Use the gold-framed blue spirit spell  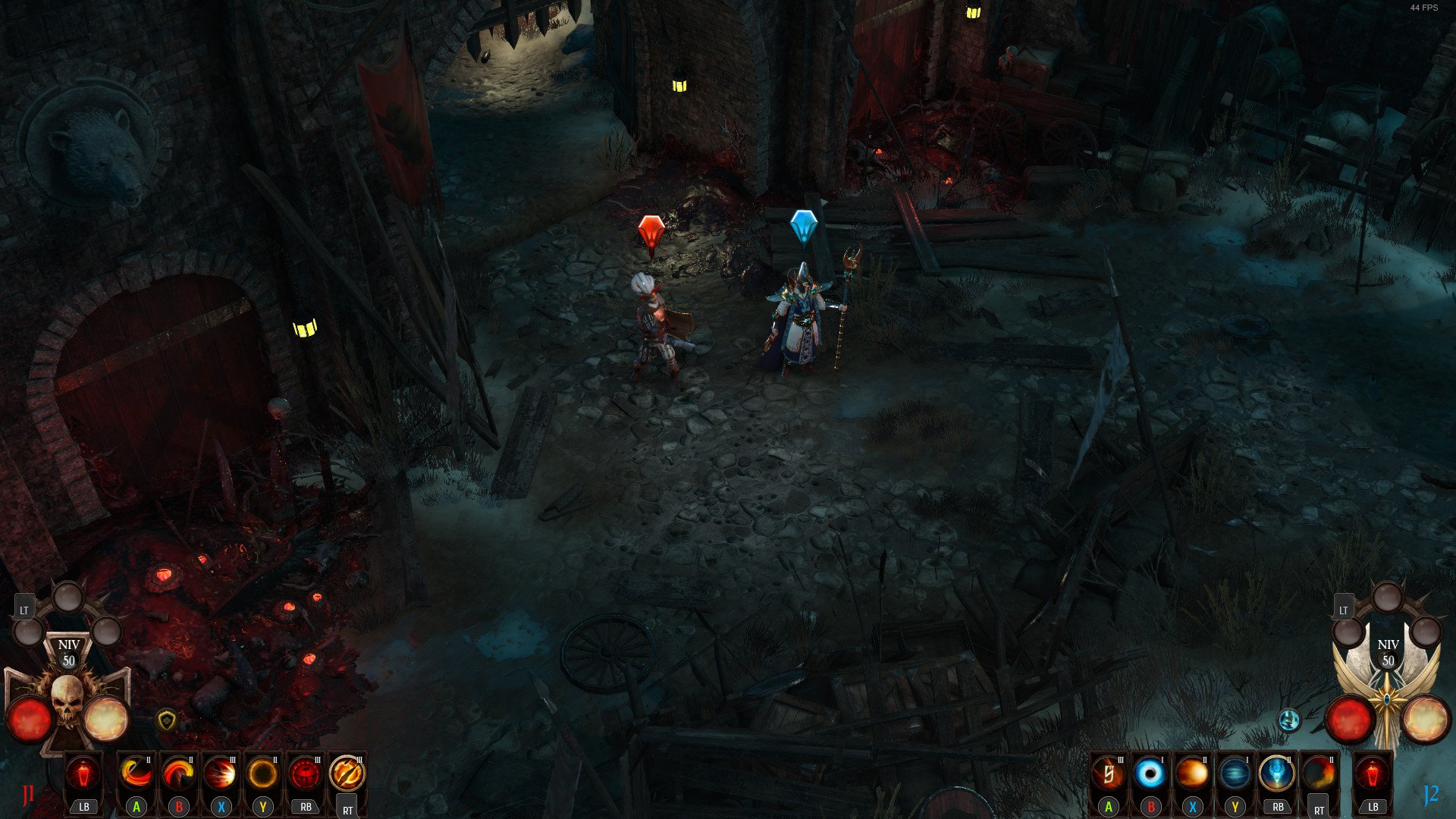[1277, 774]
